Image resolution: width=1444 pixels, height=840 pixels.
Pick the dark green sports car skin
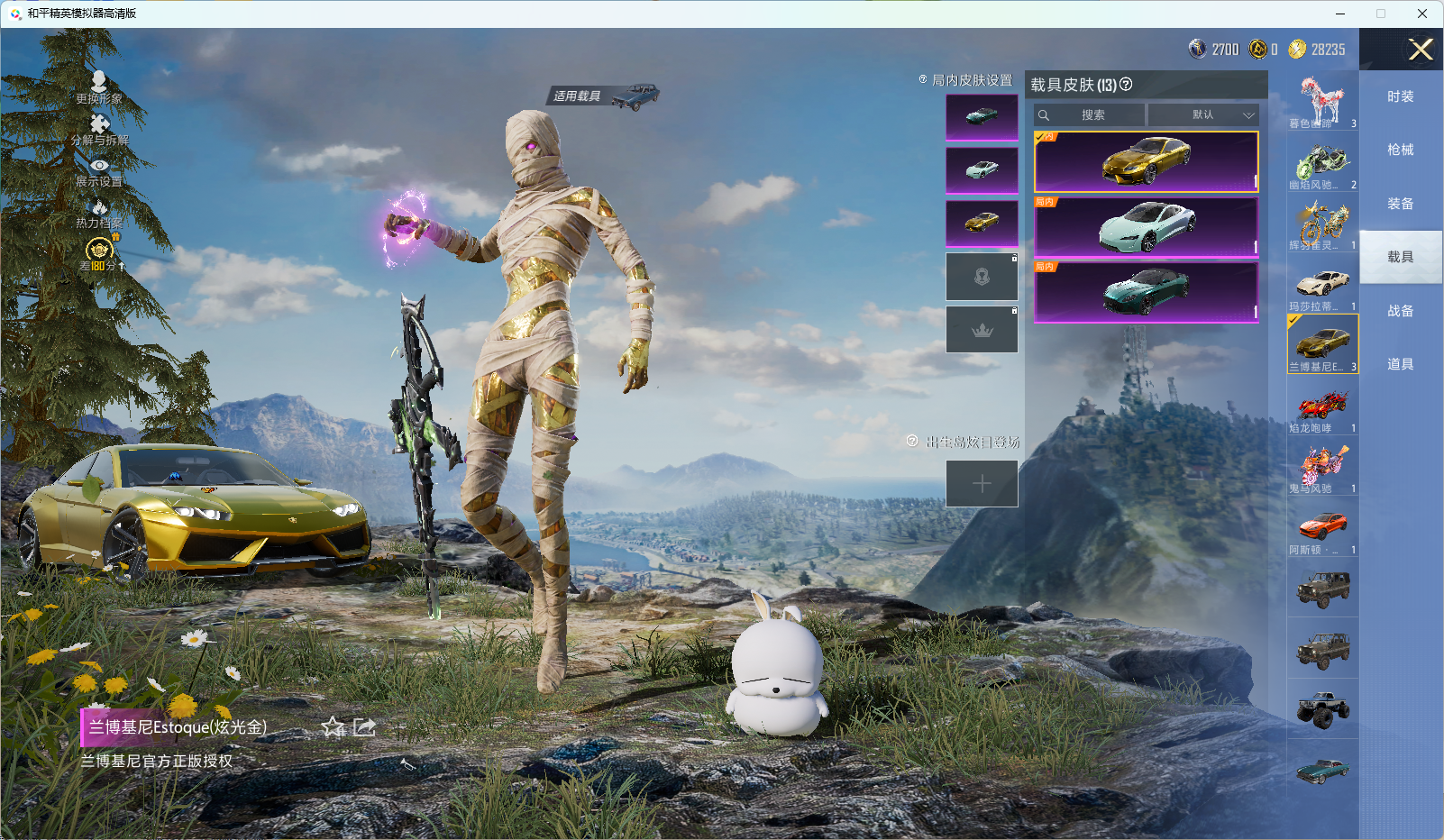(1146, 292)
